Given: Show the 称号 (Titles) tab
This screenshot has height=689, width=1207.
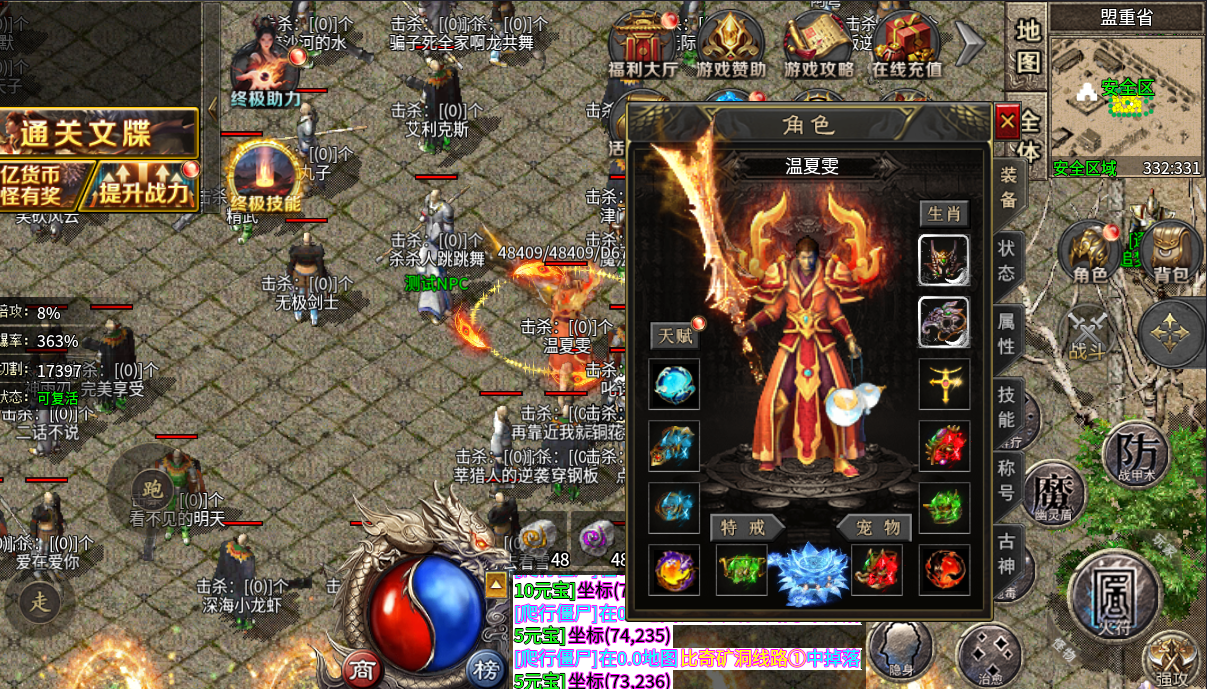Looking at the screenshot, I should click(1006, 478).
